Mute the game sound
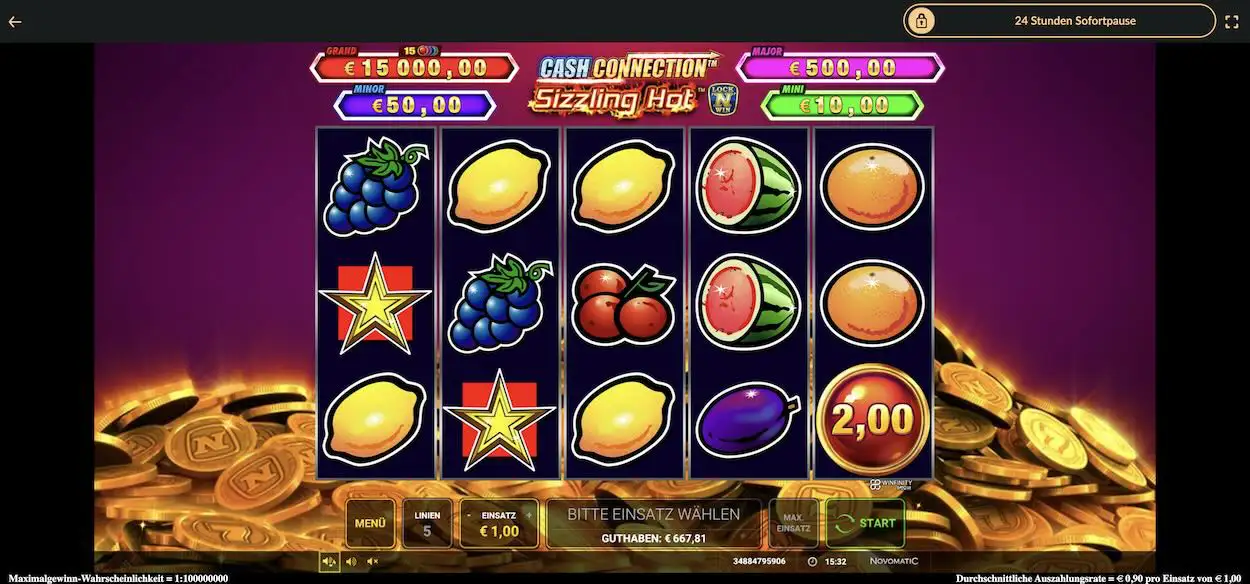The height and width of the screenshot is (584, 1250). click(x=372, y=561)
